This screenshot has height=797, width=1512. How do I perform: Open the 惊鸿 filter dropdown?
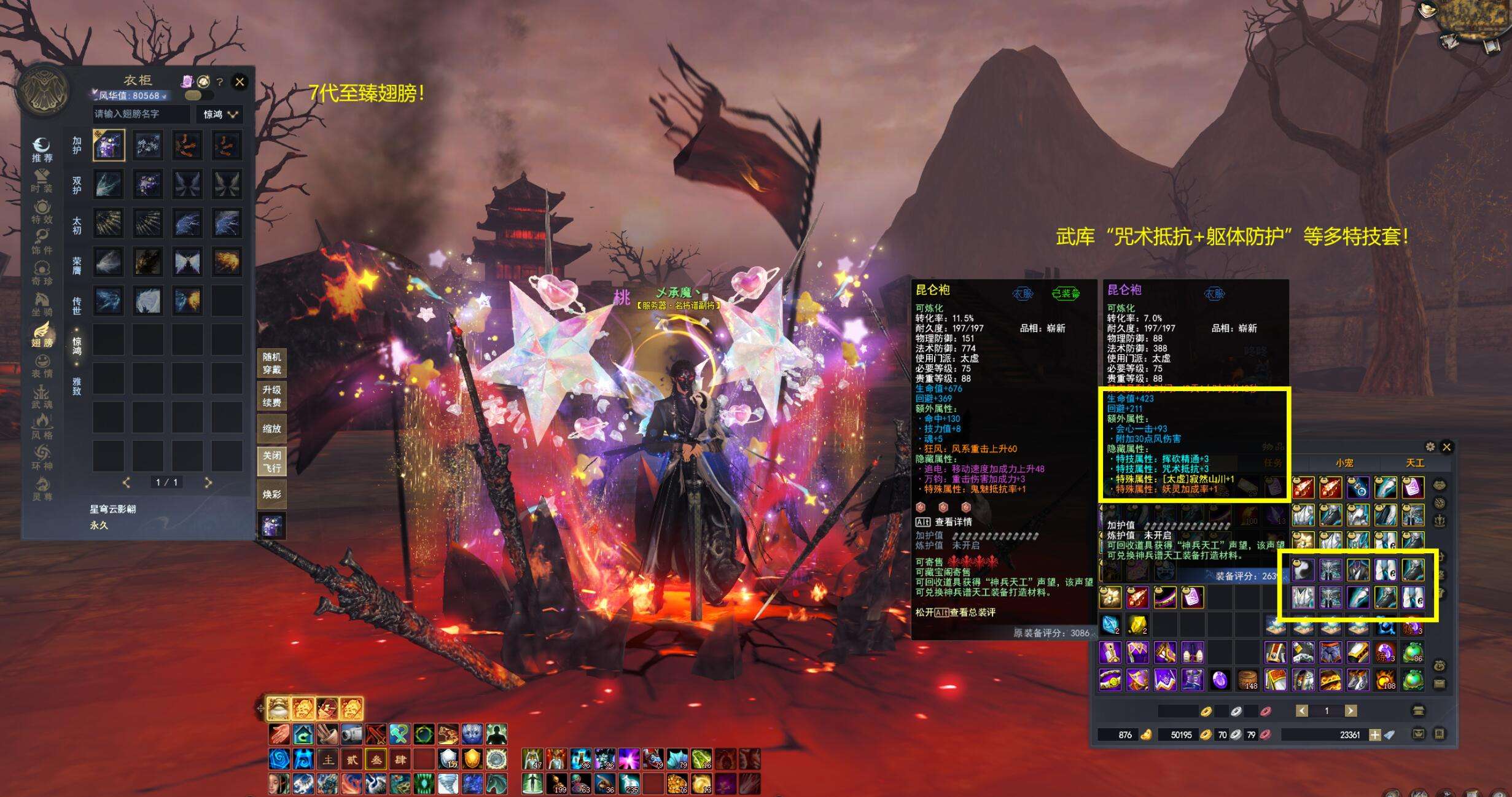coord(220,114)
